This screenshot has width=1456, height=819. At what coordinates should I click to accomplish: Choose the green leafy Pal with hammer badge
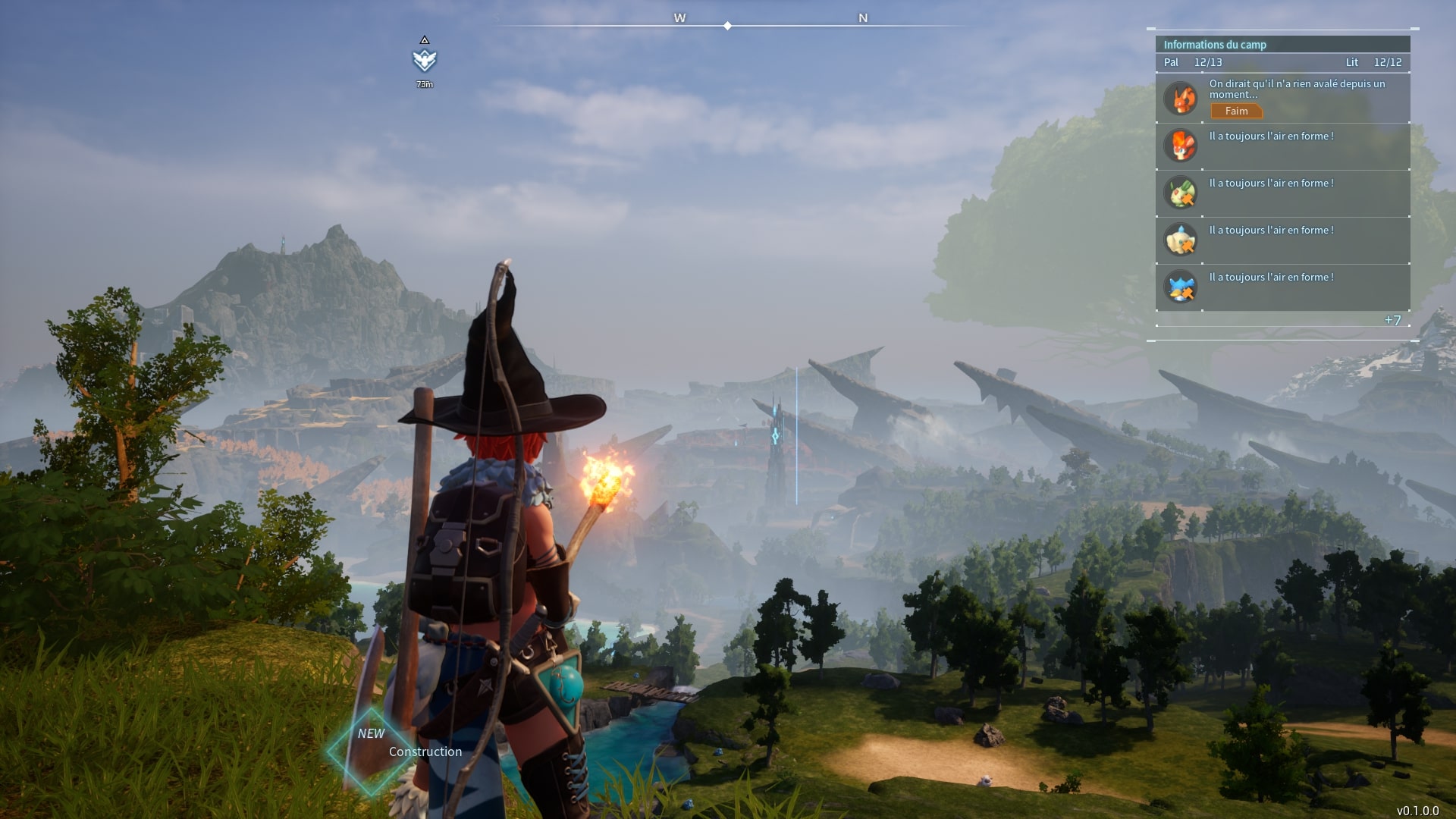tap(1181, 193)
